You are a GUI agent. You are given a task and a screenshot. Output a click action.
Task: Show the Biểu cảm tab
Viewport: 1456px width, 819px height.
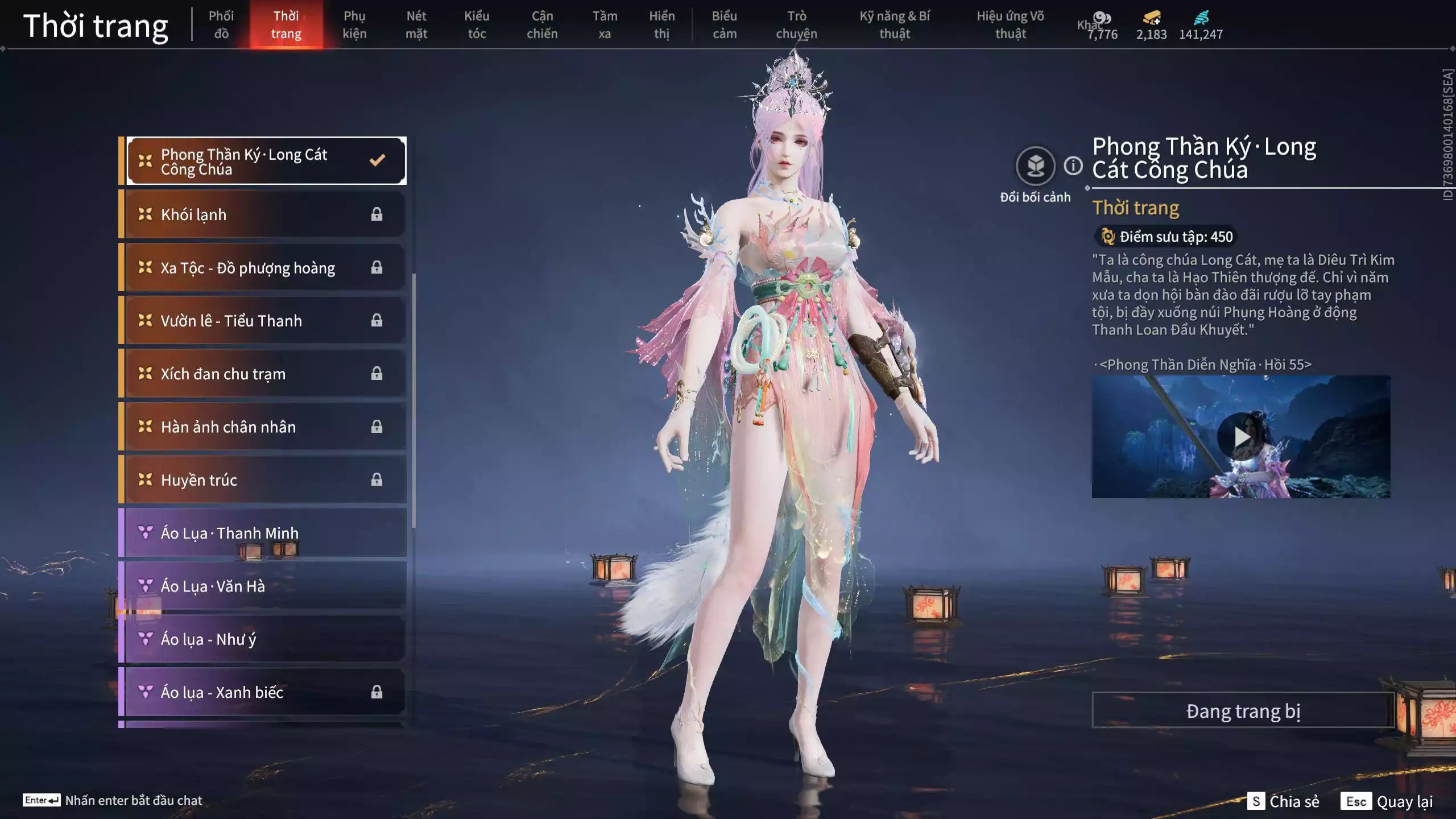pyautogui.click(x=725, y=24)
